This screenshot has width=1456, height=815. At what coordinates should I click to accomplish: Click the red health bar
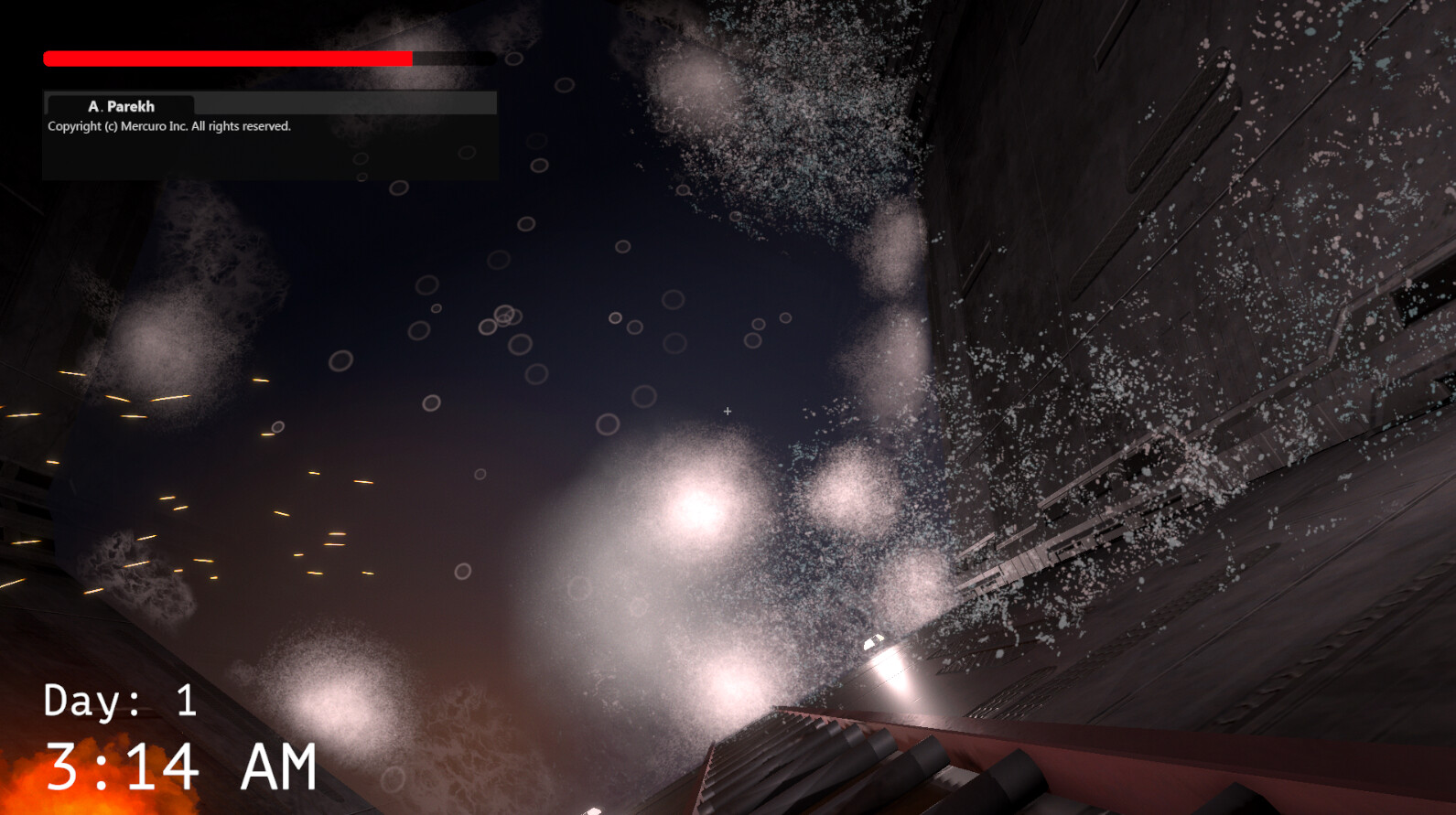[229, 58]
